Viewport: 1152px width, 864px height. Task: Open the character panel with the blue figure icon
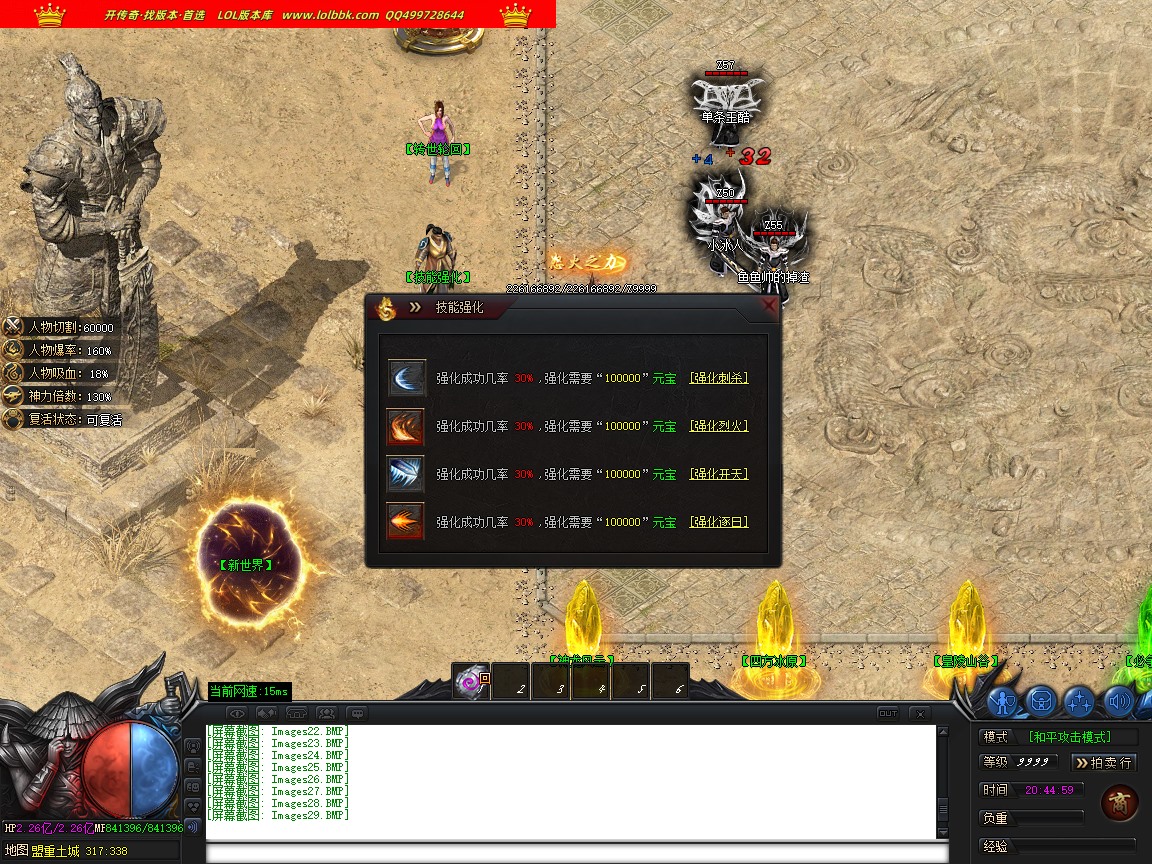click(x=1003, y=702)
